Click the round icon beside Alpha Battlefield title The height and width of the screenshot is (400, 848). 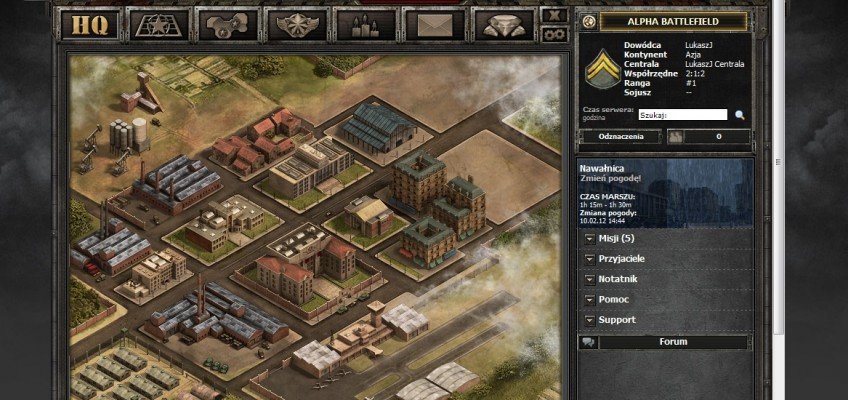click(x=588, y=22)
